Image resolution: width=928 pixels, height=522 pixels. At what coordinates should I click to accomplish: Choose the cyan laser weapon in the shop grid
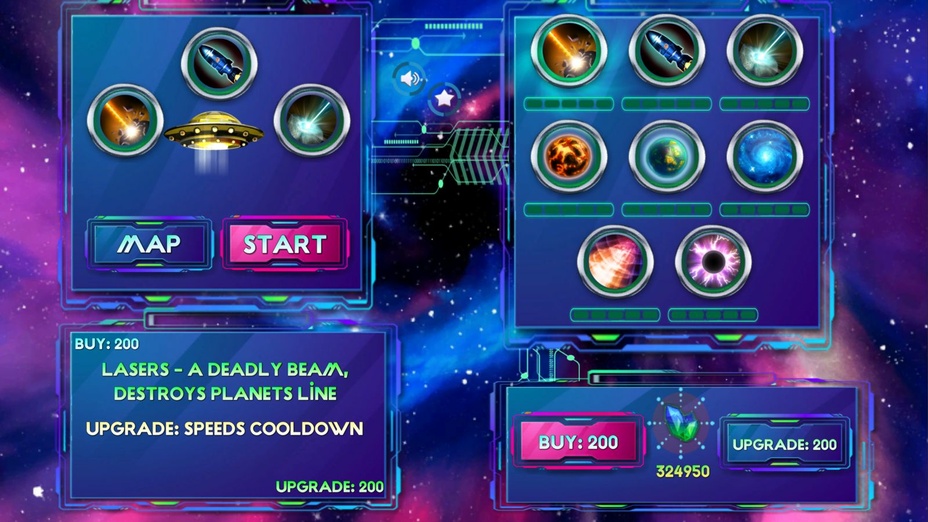(x=765, y=50)
